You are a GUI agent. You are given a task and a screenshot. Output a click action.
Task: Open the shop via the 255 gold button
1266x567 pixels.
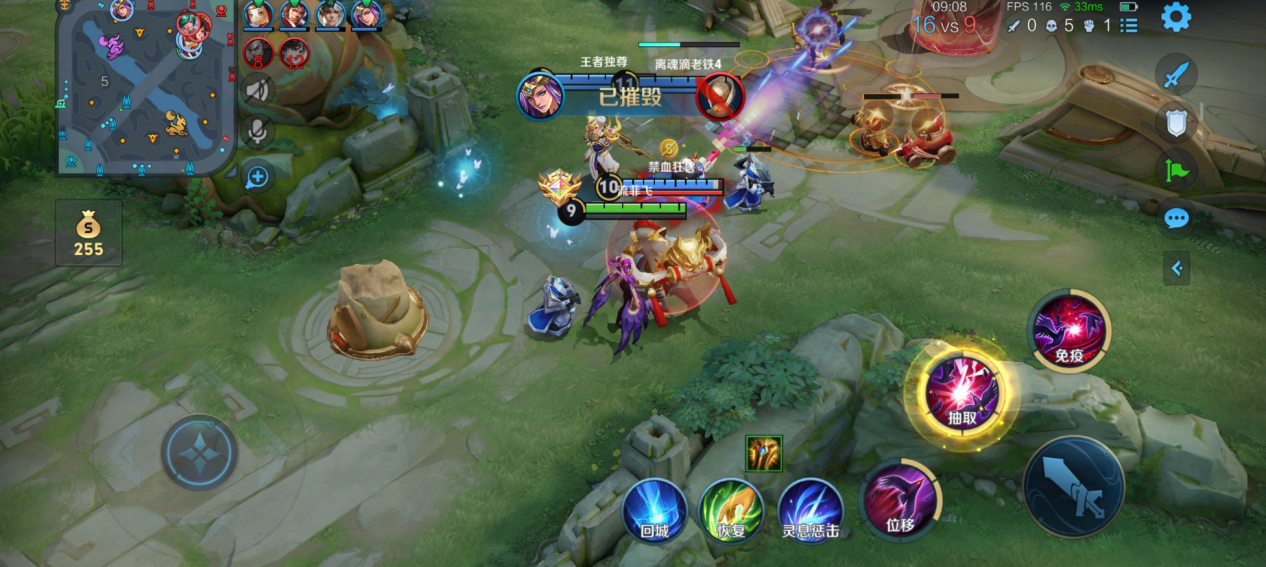click(88, 233)
